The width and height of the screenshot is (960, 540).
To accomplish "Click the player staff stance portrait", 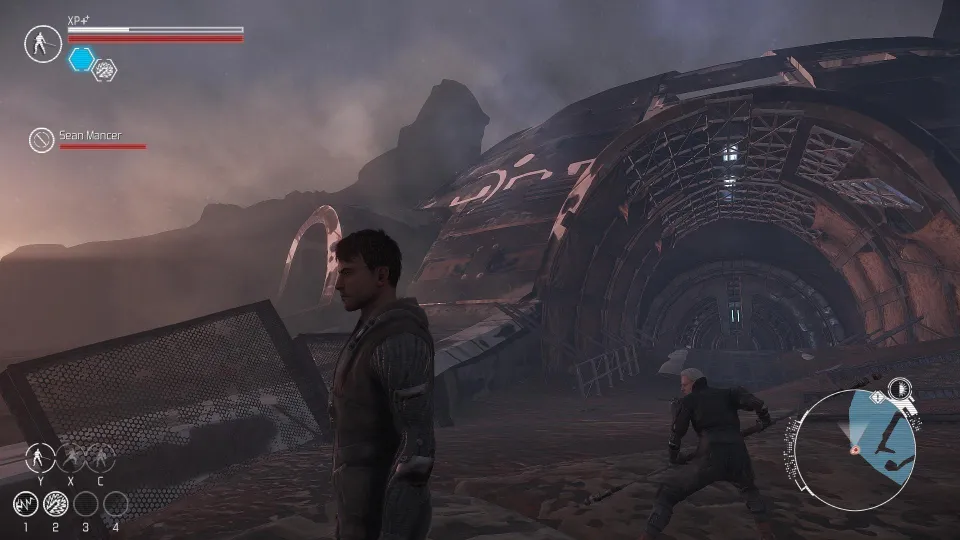I will [x=43, y=43].
